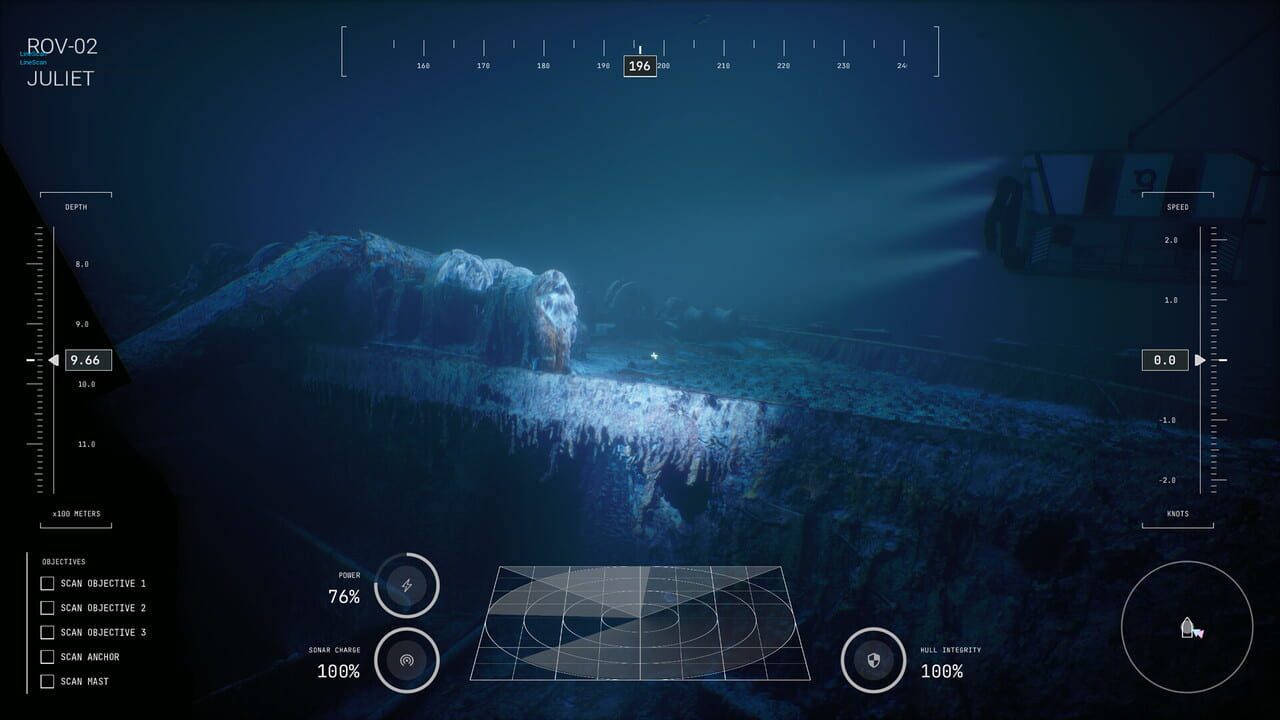This screenshot has width=1280, height=720.
Task: Click the speed arrow beside the 0.0 readout
Action: (x=1199, y=360)
